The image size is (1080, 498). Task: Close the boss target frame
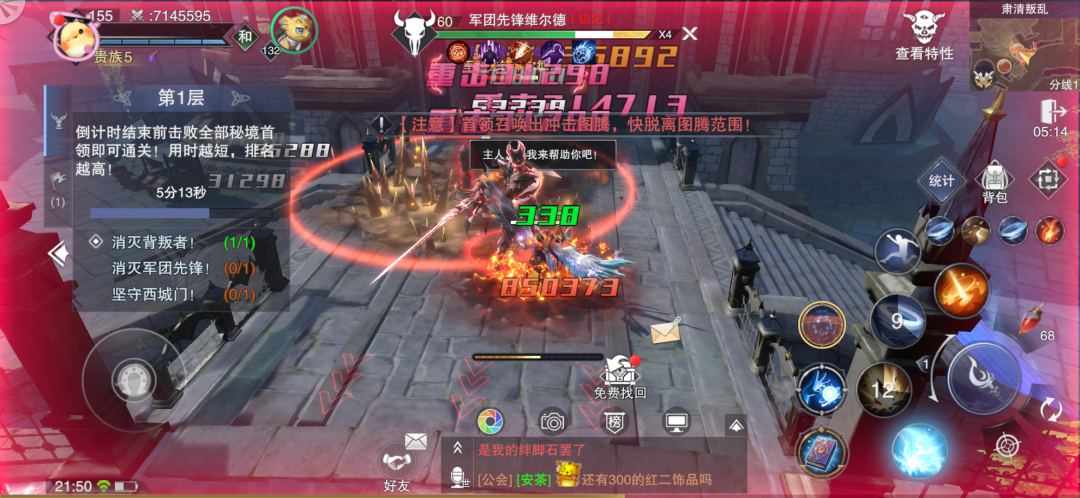coord(689,35)
